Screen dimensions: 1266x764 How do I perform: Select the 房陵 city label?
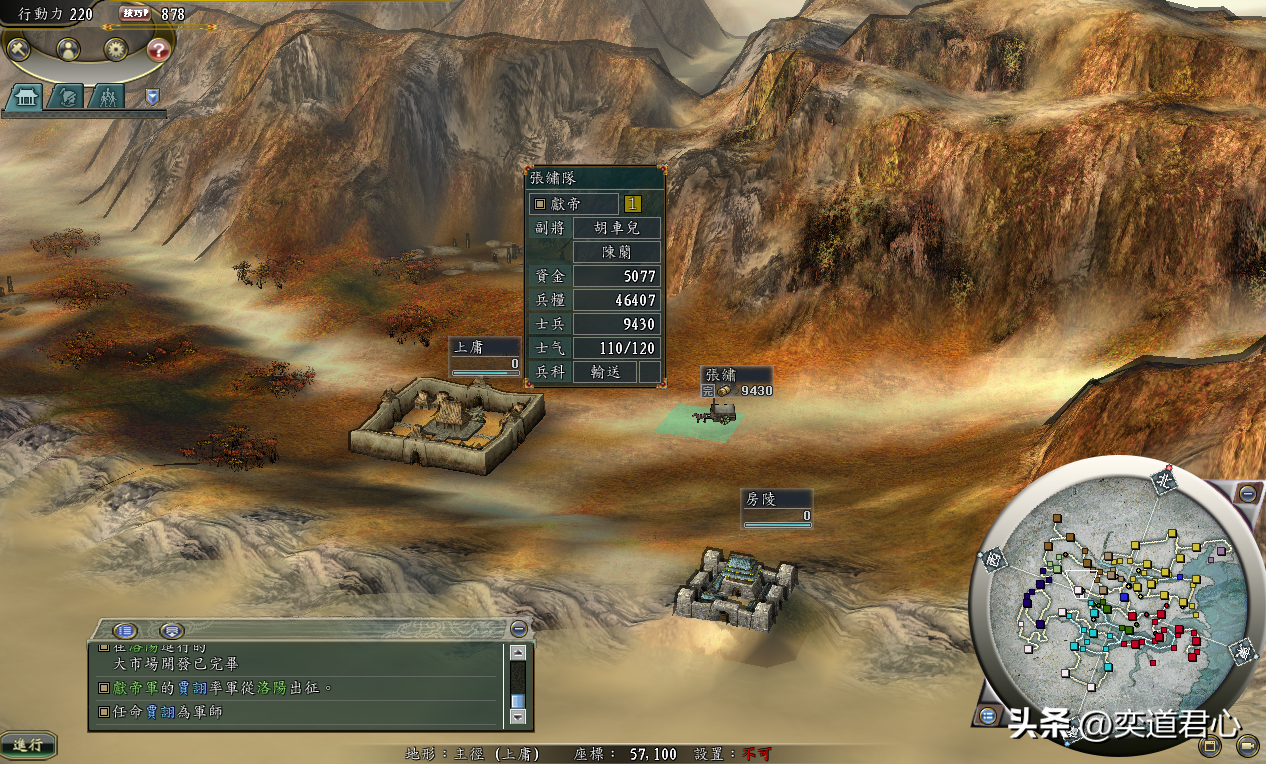point(776,499)
